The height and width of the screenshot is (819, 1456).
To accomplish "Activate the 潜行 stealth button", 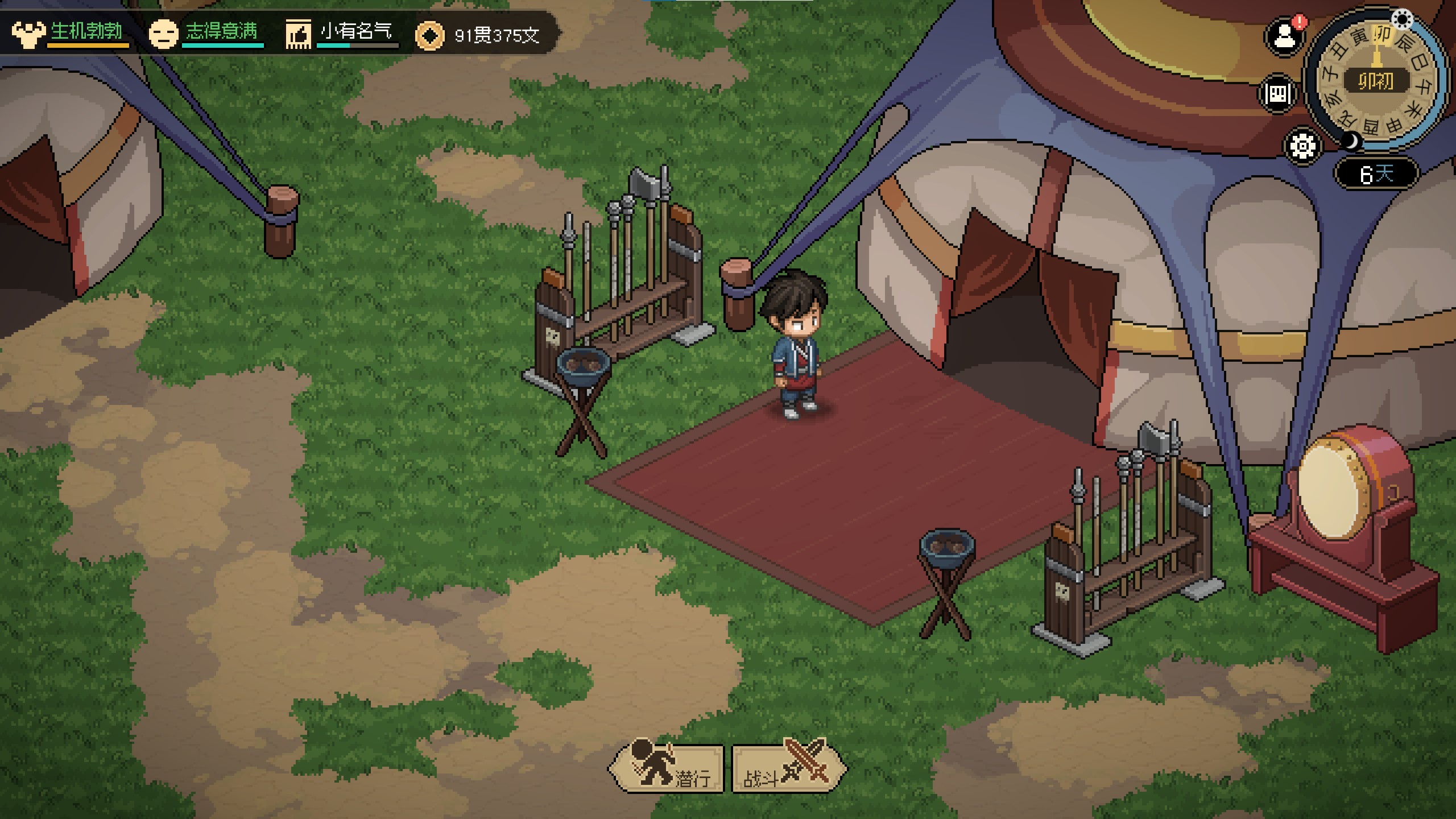I will pyautogui.click(x=667, y=768).
